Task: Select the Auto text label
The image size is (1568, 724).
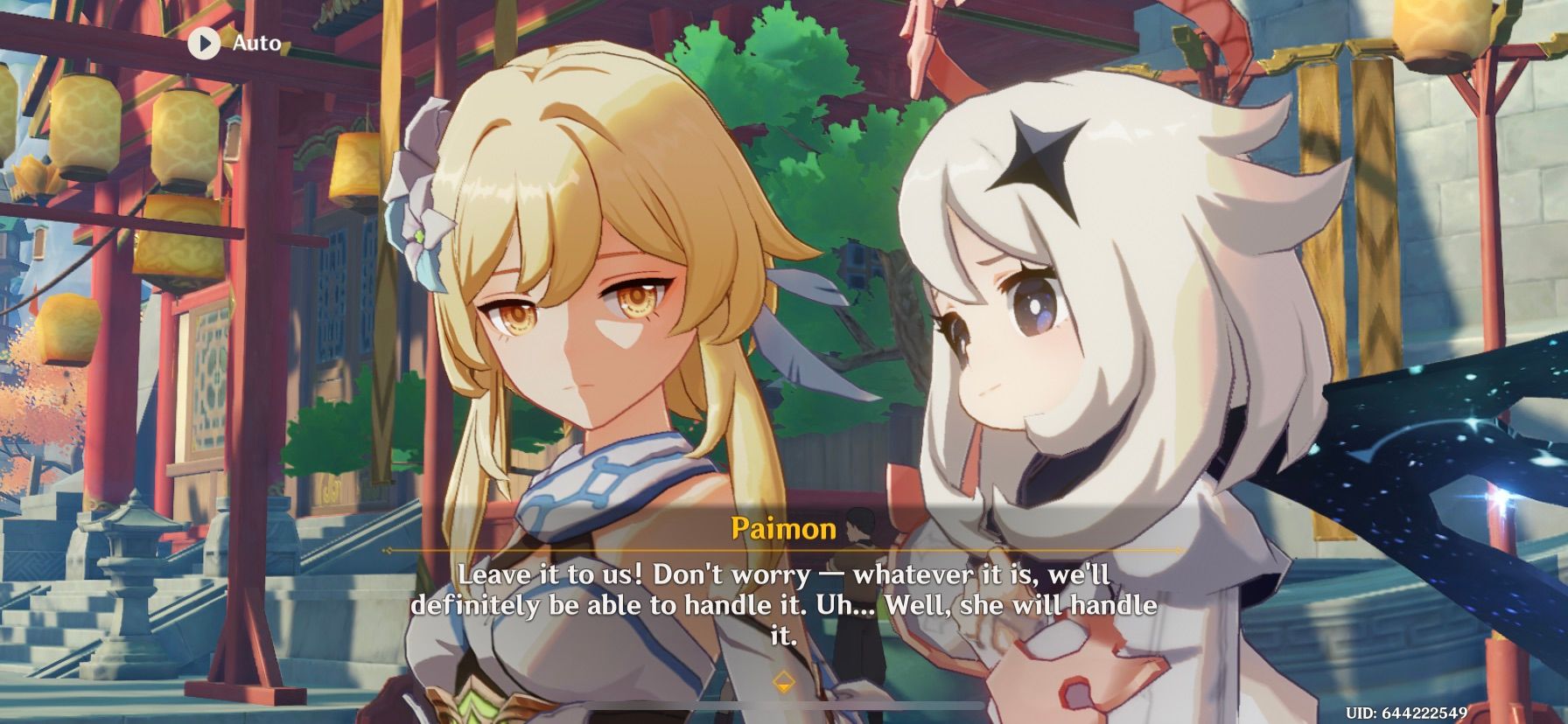Action: [x=255, y=41]
